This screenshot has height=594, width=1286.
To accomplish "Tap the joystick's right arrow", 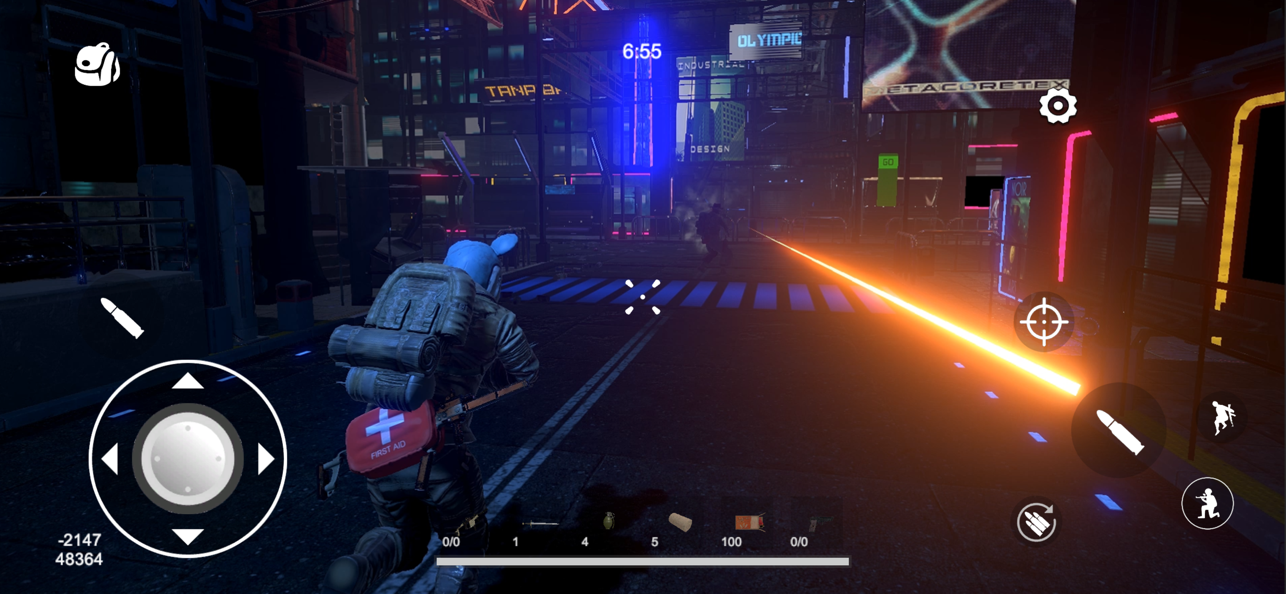I will click(266, 459).
